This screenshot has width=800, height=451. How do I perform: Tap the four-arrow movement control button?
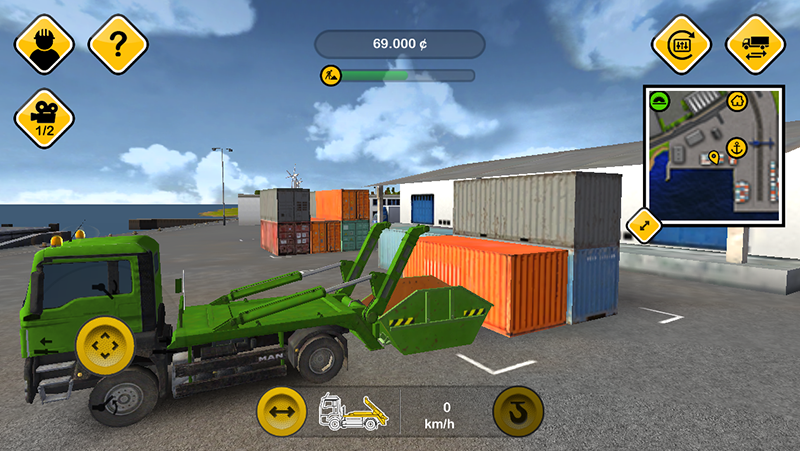101,345
